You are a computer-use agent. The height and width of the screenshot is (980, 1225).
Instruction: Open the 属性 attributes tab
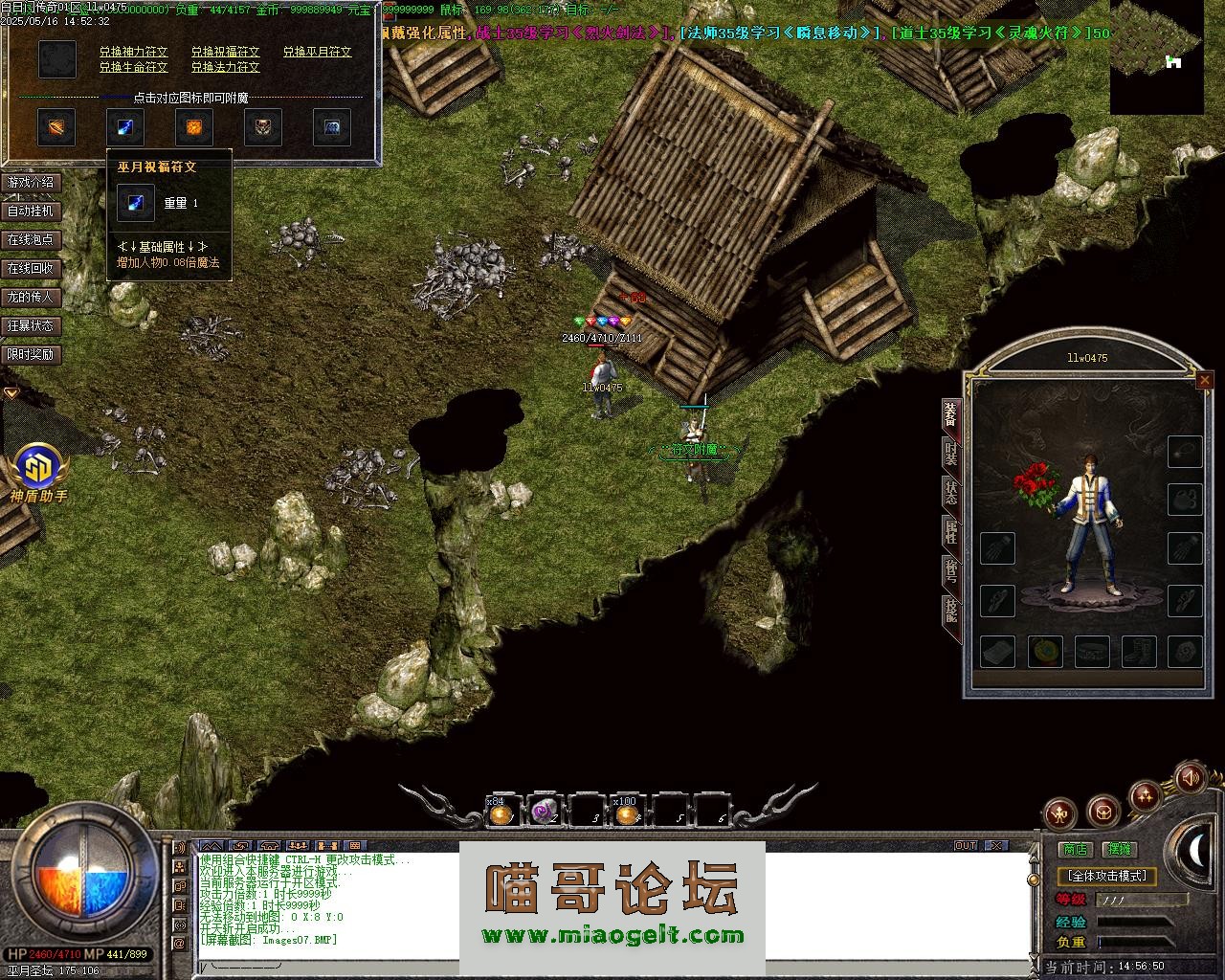click(x=950, y=531)
